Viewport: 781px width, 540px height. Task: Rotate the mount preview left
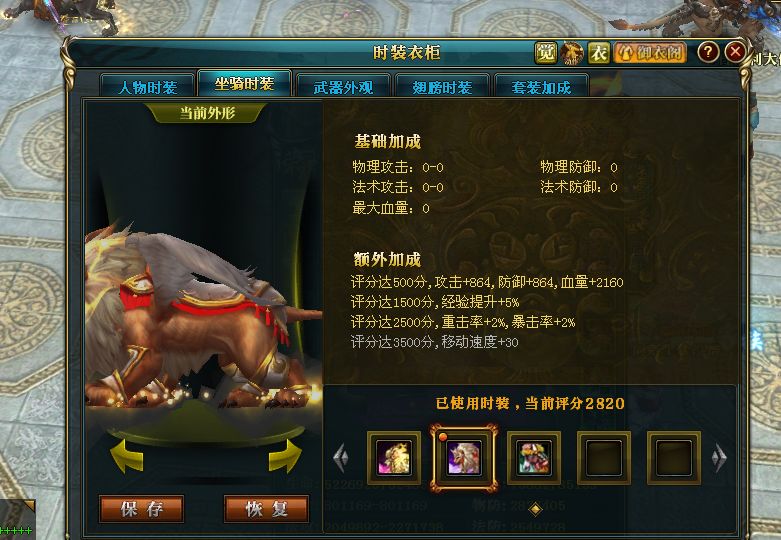tap(127, 457)
